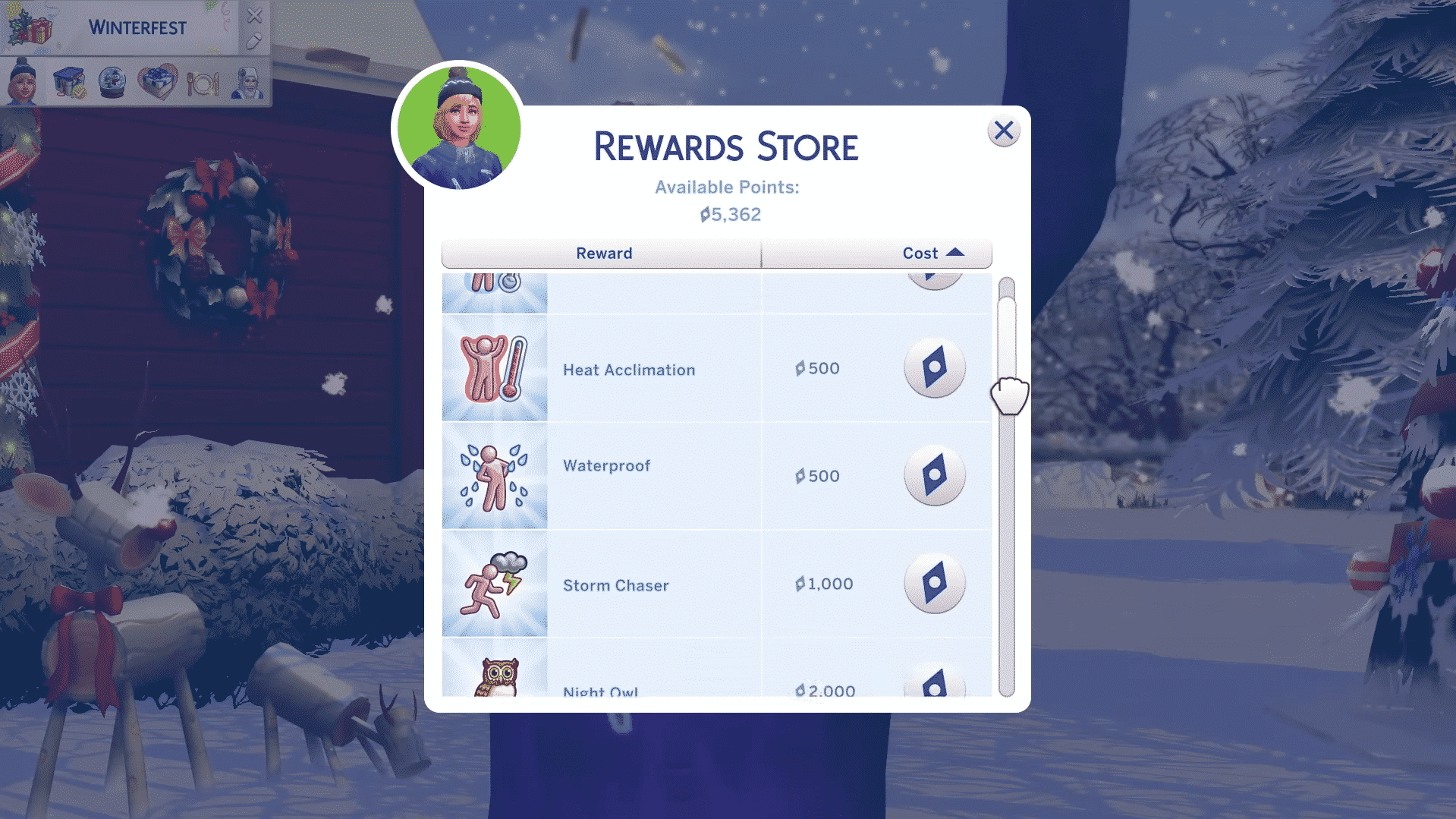Viewport: 1456px width, 819px height.
Task: Click the Storm Chaser trait icon
Action: pyautogui.click(x=494, y=584)
